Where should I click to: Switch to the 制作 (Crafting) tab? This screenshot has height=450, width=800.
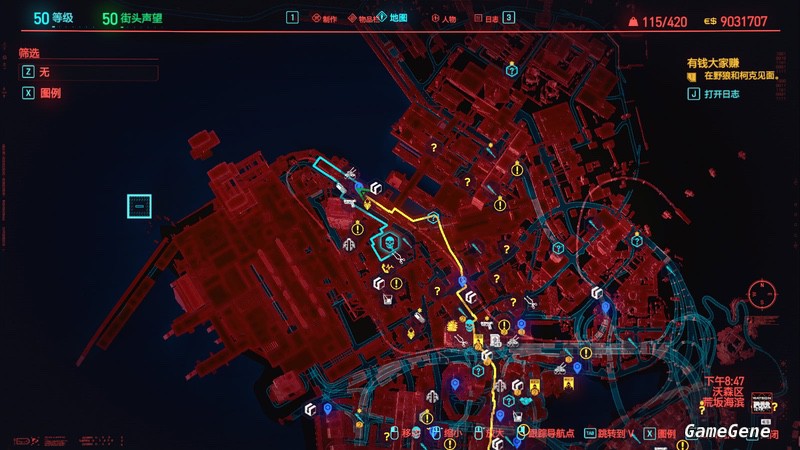[325, 18]
